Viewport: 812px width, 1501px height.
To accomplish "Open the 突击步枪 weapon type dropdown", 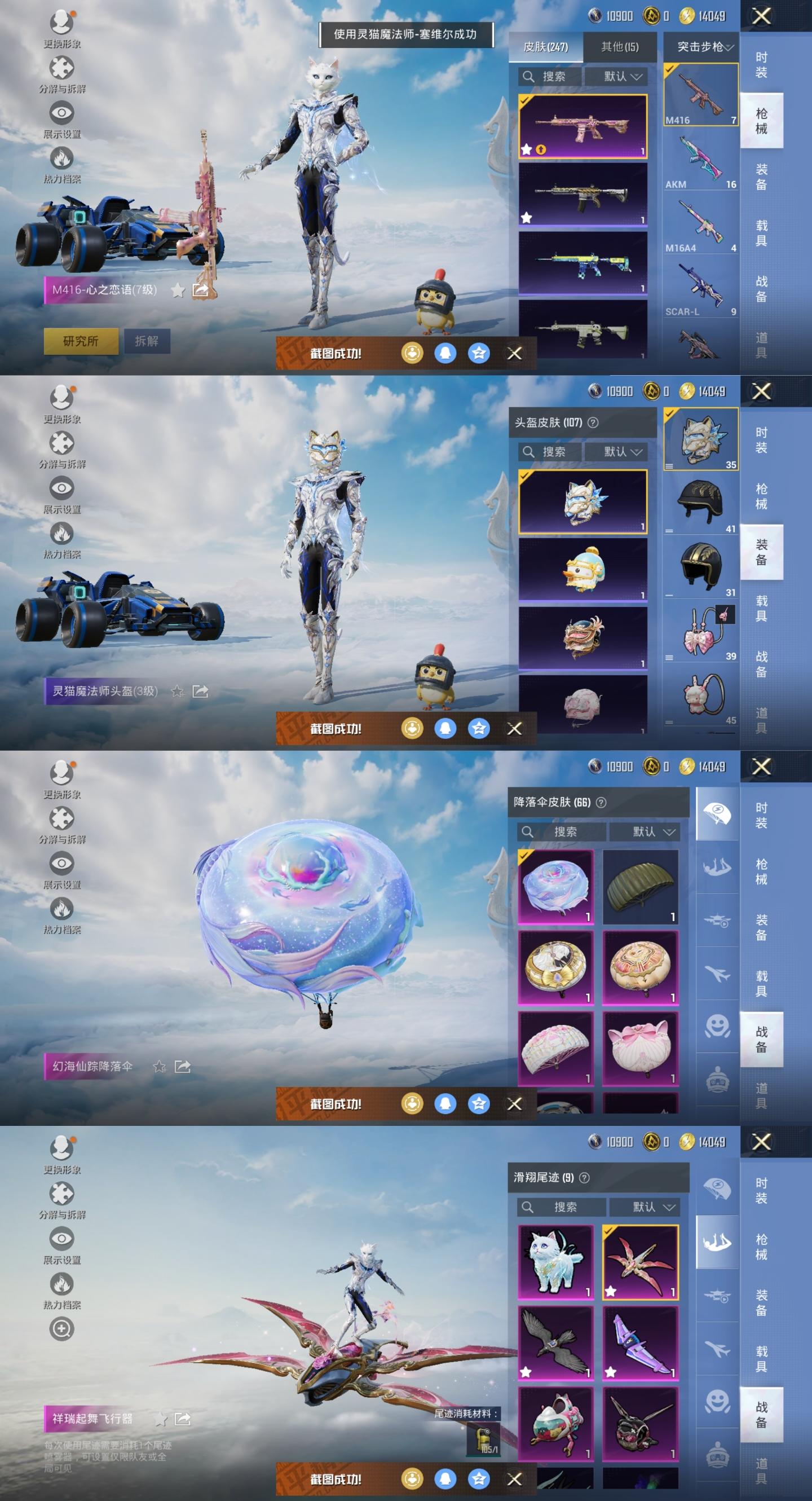I will click(x=703, y=47).
